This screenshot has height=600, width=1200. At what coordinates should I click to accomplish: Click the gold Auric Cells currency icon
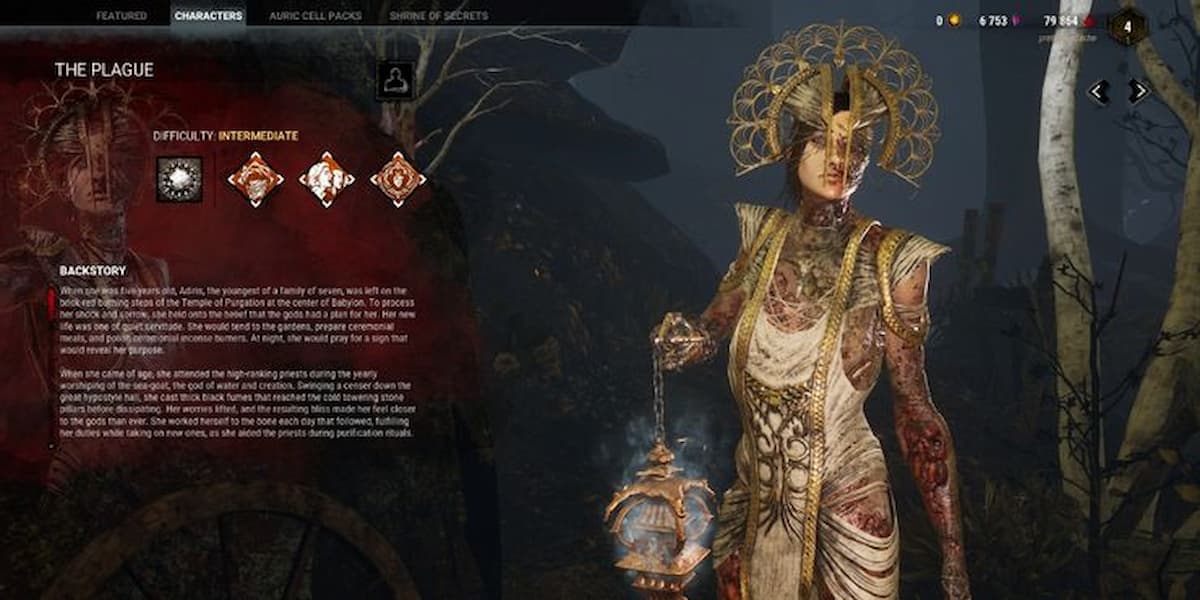coord(953,20)
